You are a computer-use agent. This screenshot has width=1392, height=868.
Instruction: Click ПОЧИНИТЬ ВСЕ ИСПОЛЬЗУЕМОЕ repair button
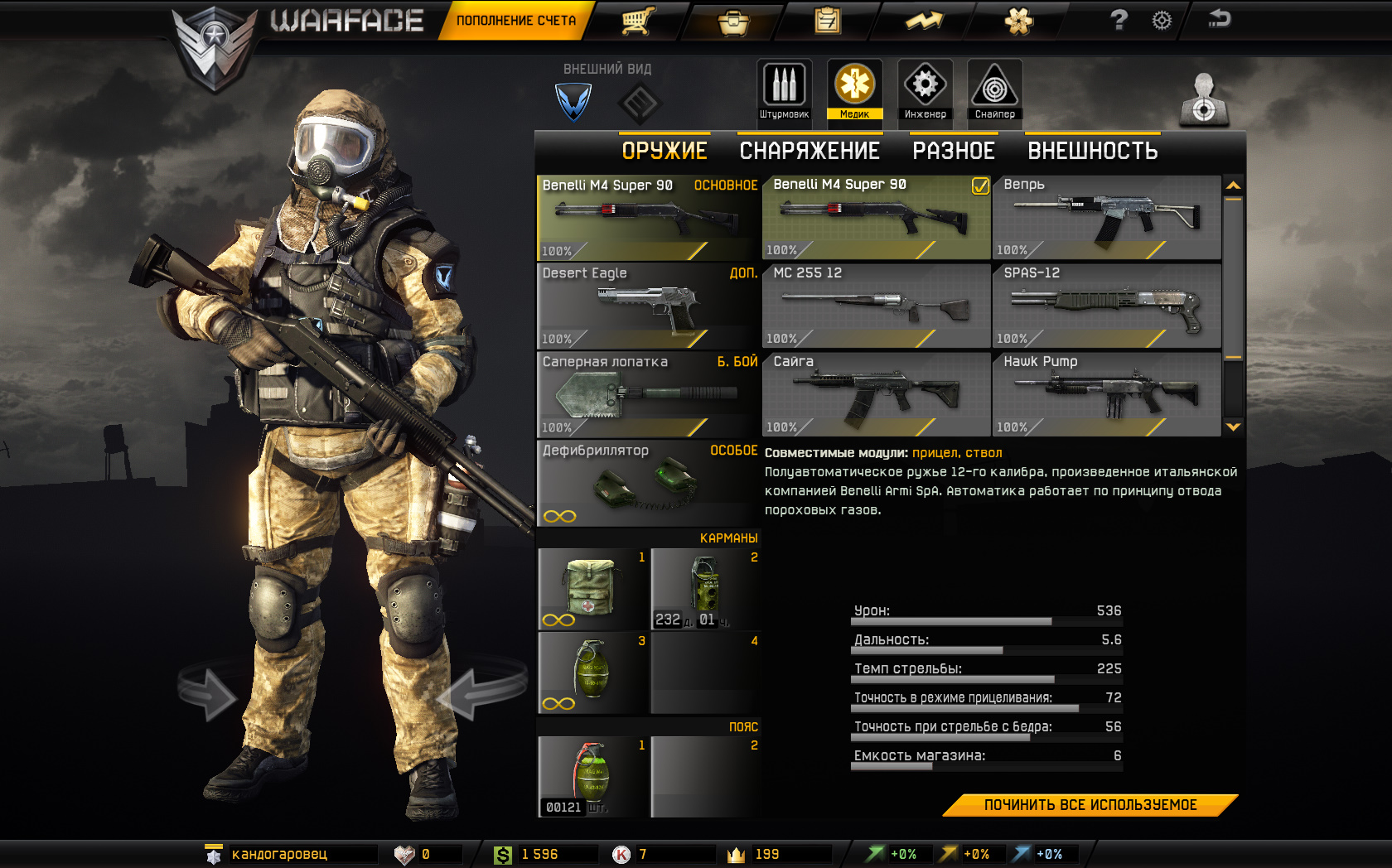point(1090,805)
